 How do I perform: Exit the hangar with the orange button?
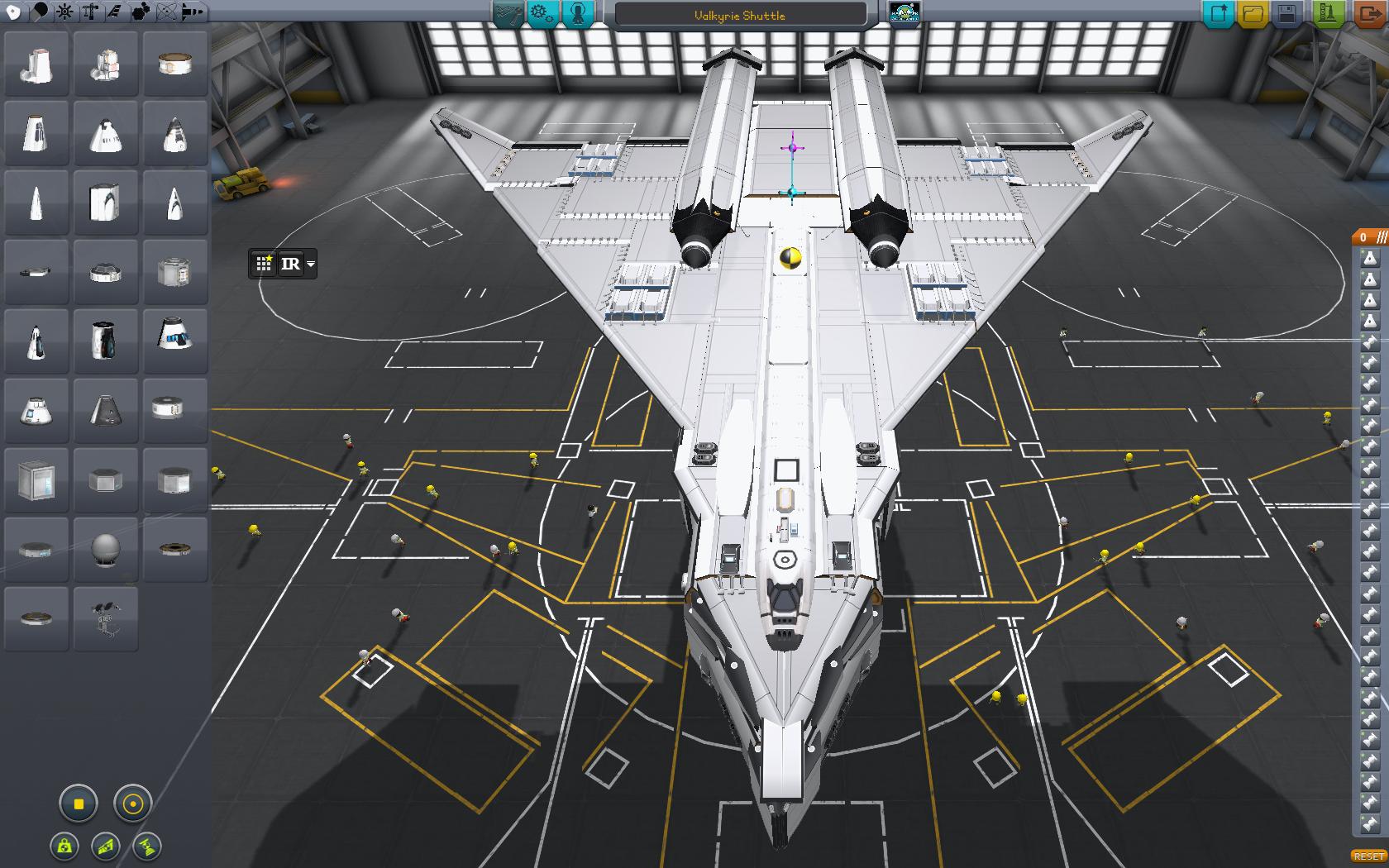tap(1368, 13)
